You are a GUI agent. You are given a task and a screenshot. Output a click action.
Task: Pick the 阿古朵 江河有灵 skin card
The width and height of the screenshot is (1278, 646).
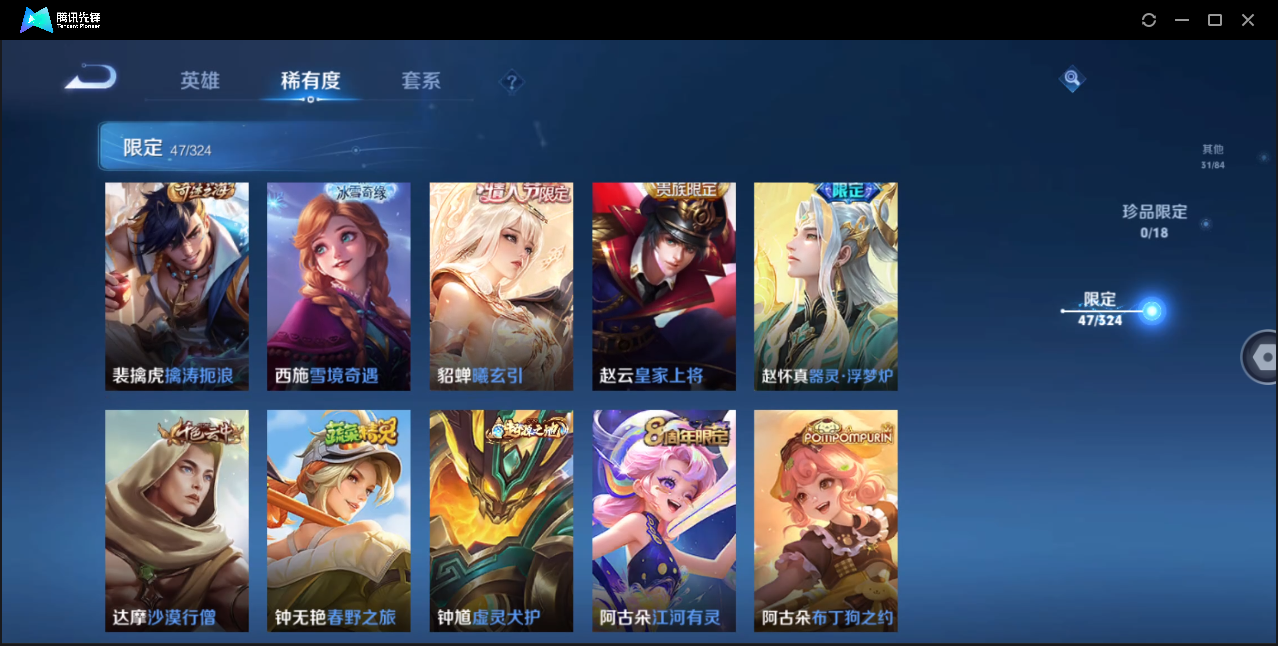(664, 520)
